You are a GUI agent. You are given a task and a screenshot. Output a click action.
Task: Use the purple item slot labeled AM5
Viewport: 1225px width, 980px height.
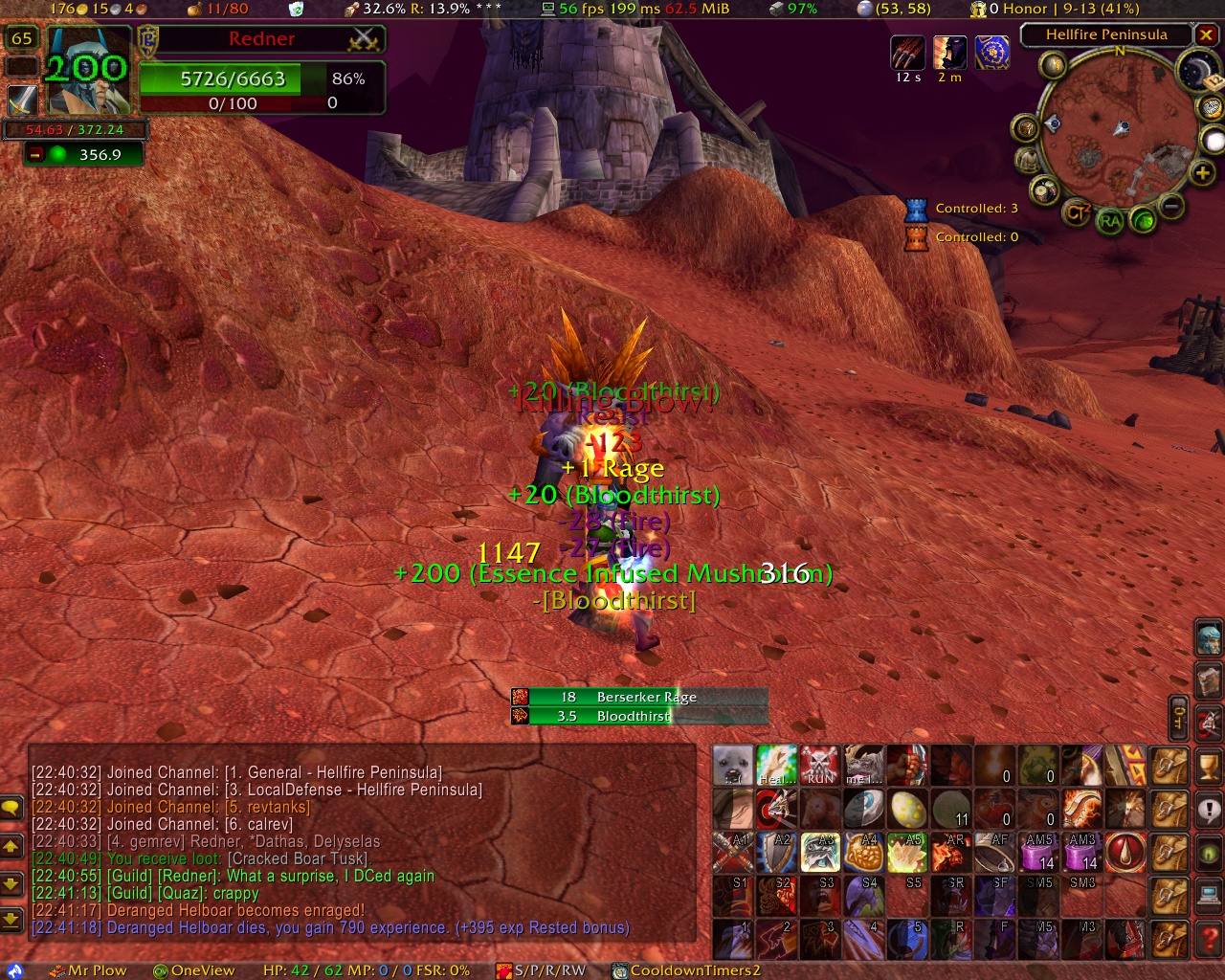point(1038,852)
